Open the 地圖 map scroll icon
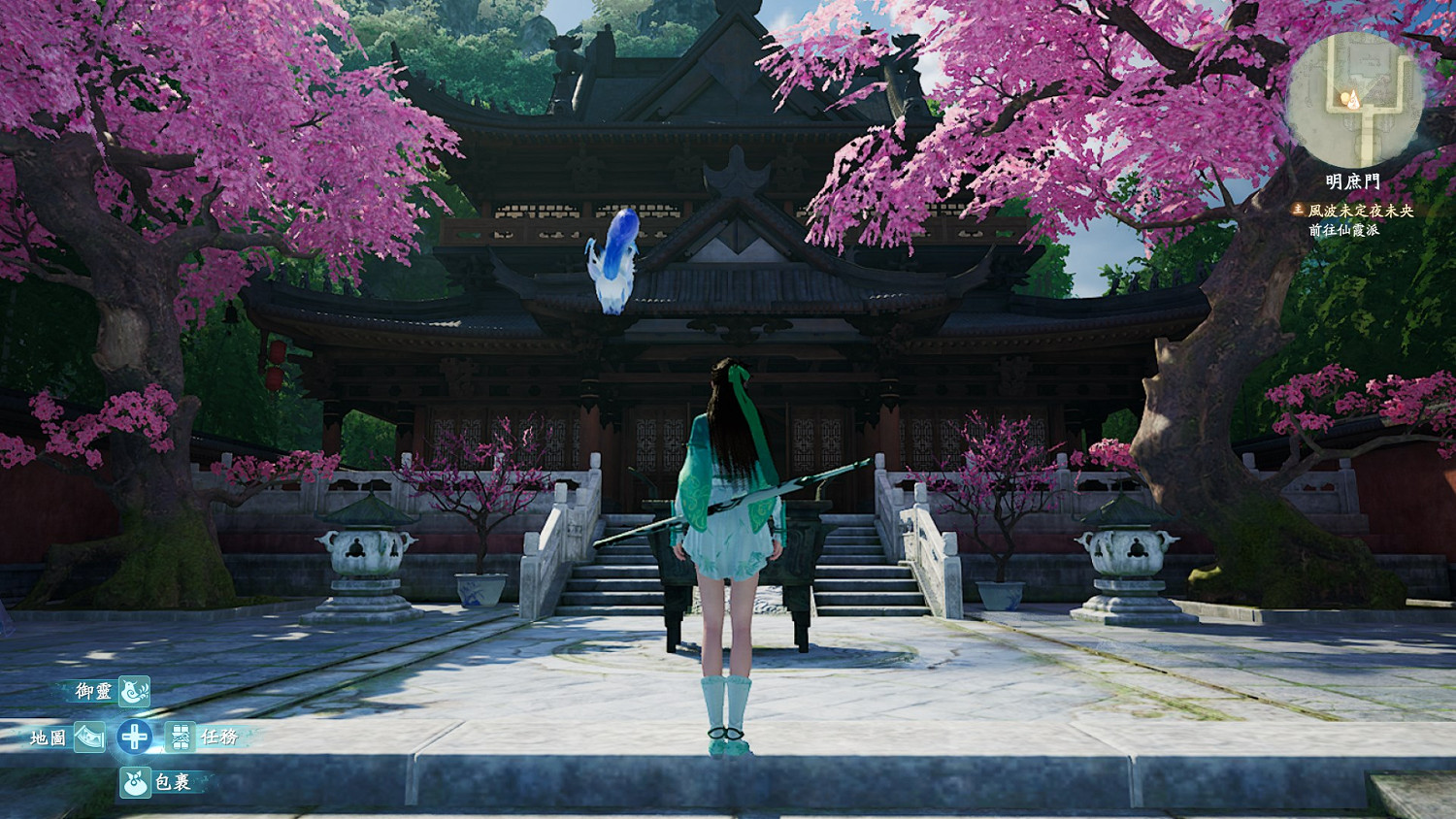 (x=92, y=737)
